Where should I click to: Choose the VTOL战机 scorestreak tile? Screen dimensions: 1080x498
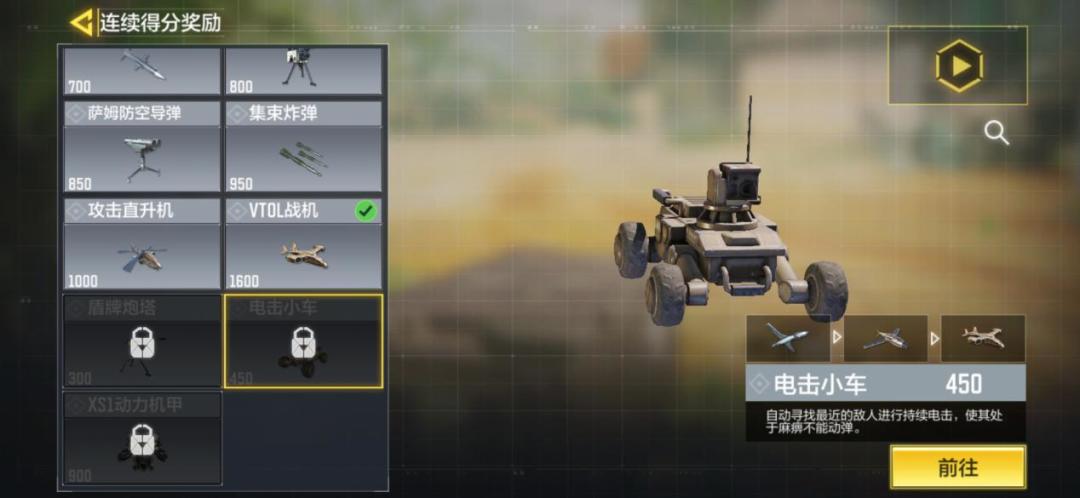(303, 244)
